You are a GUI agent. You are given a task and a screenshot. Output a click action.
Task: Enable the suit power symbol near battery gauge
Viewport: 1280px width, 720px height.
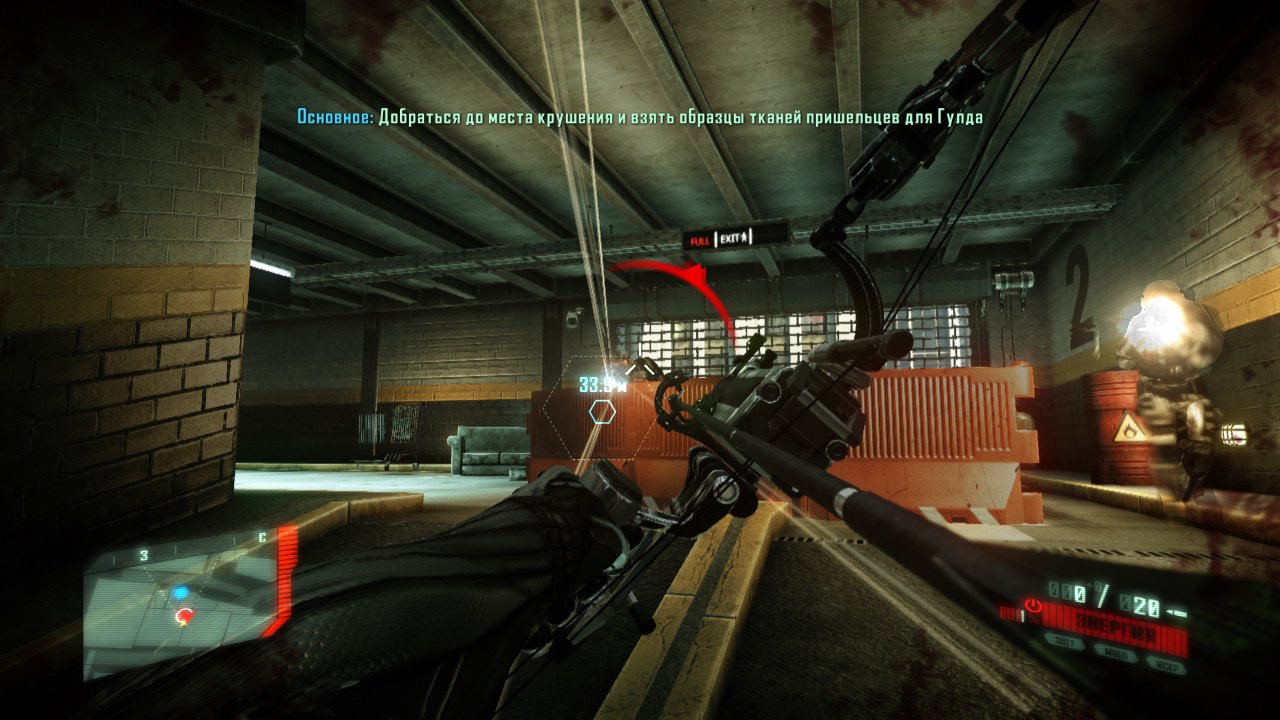(x=1033, y=605)
